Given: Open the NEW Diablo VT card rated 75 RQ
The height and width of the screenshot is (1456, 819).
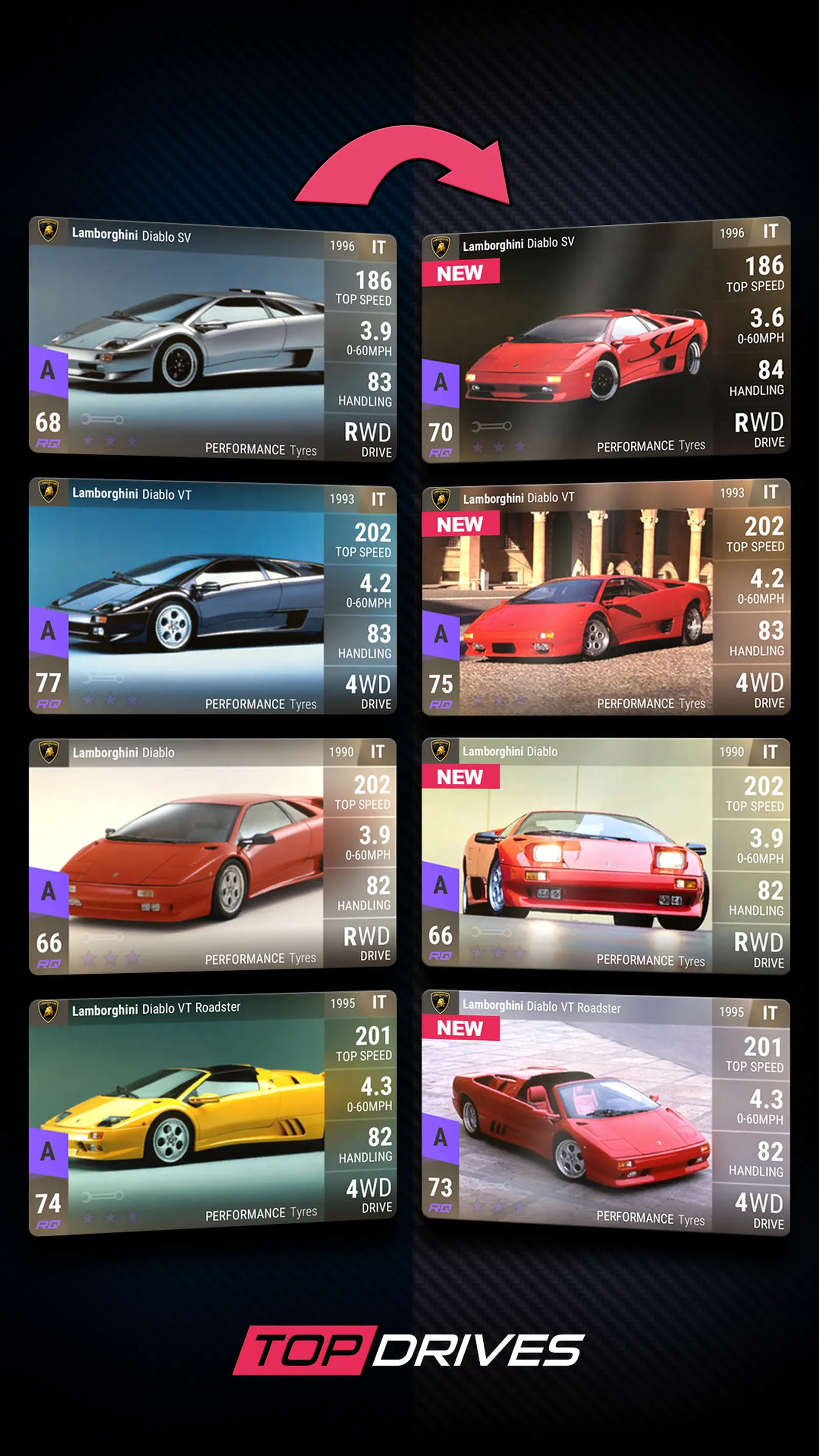Looking at the screenshot, I should click(606, 597).
